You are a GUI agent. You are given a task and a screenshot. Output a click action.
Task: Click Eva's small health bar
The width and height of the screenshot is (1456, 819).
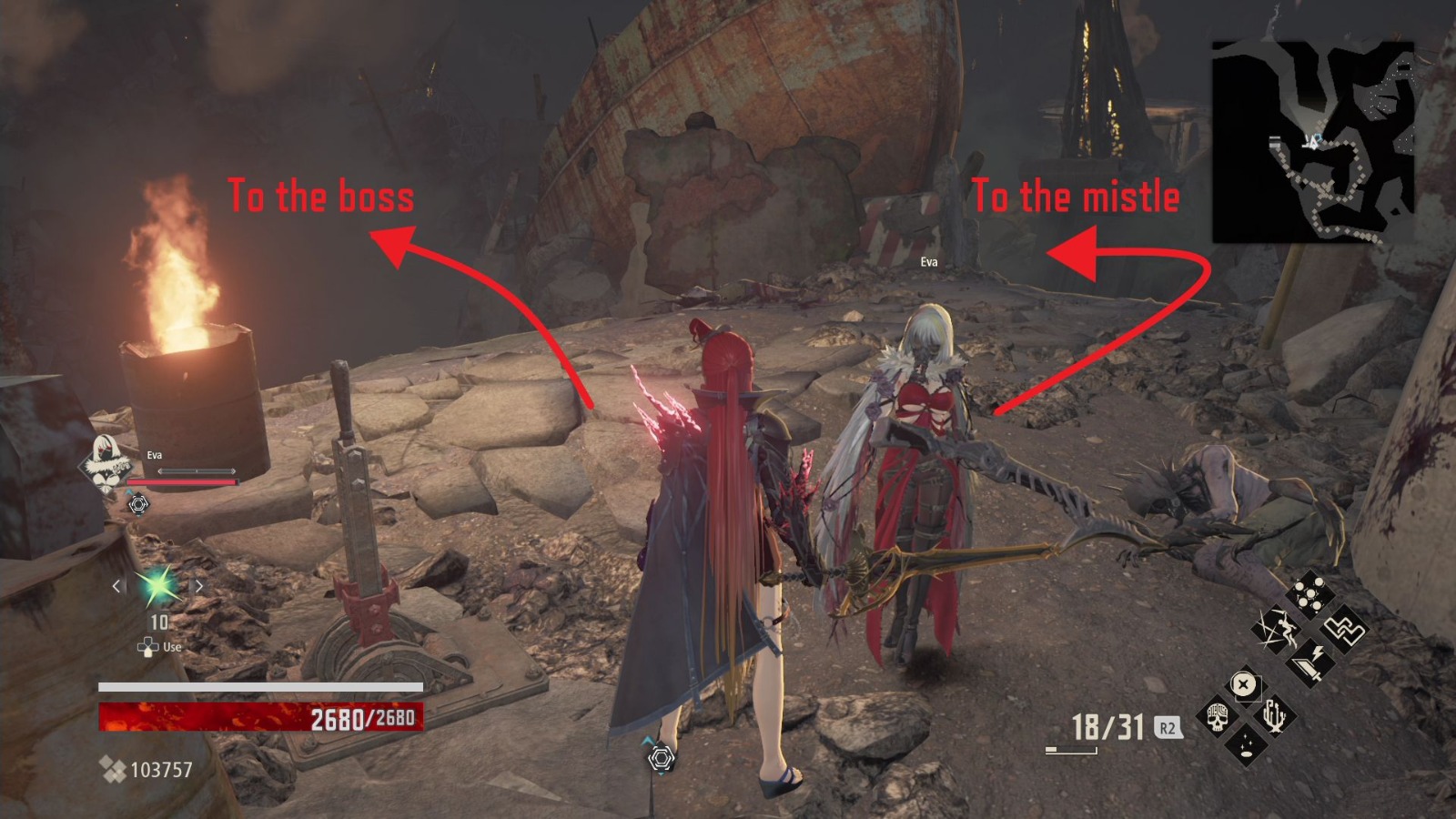(x=182, y=480)
